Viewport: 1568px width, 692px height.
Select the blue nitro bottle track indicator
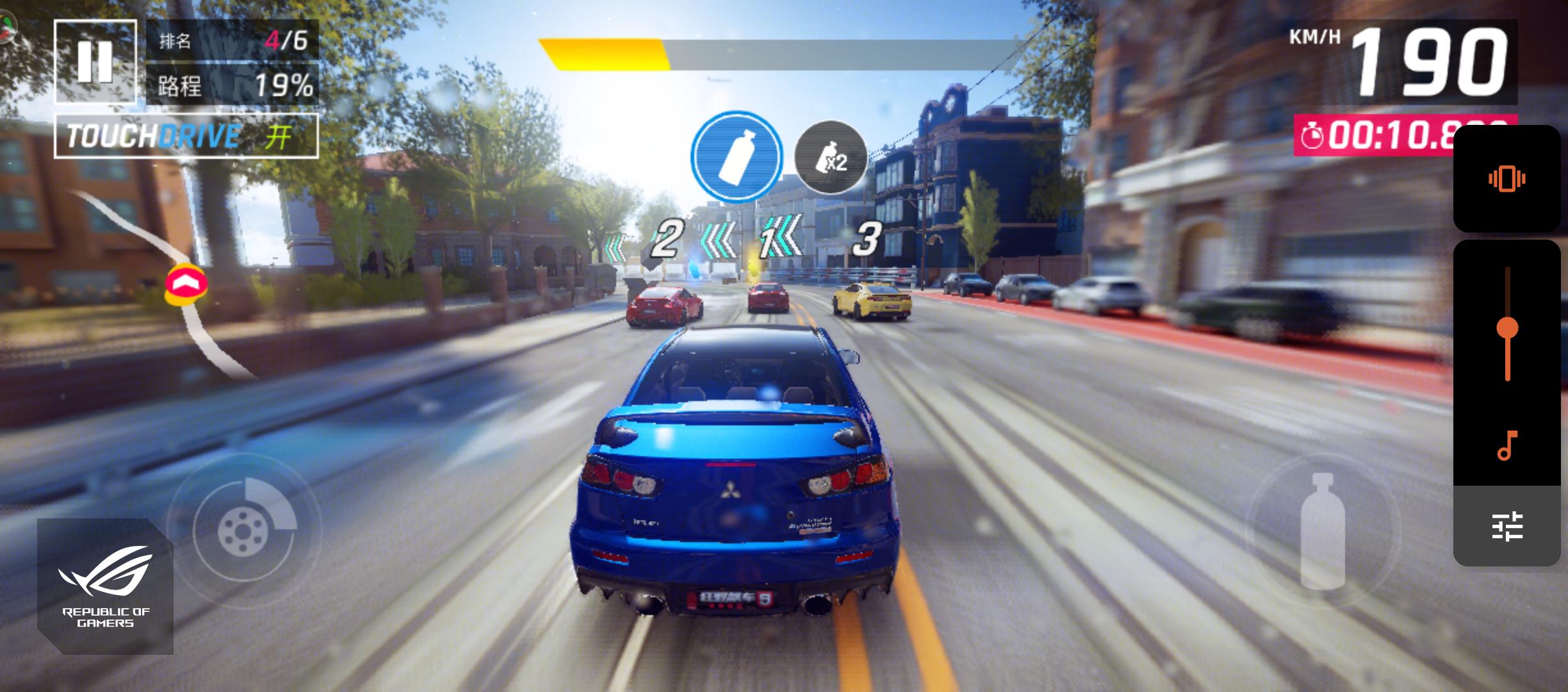click(737, 156)
